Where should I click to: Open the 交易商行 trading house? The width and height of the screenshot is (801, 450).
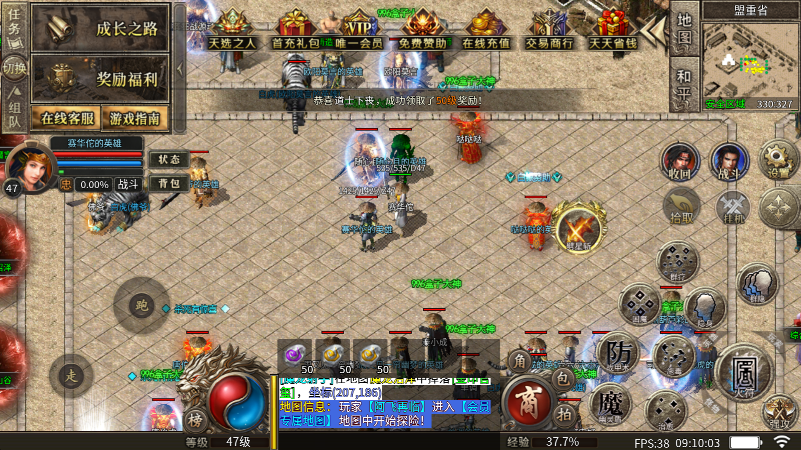coord(550,30)
